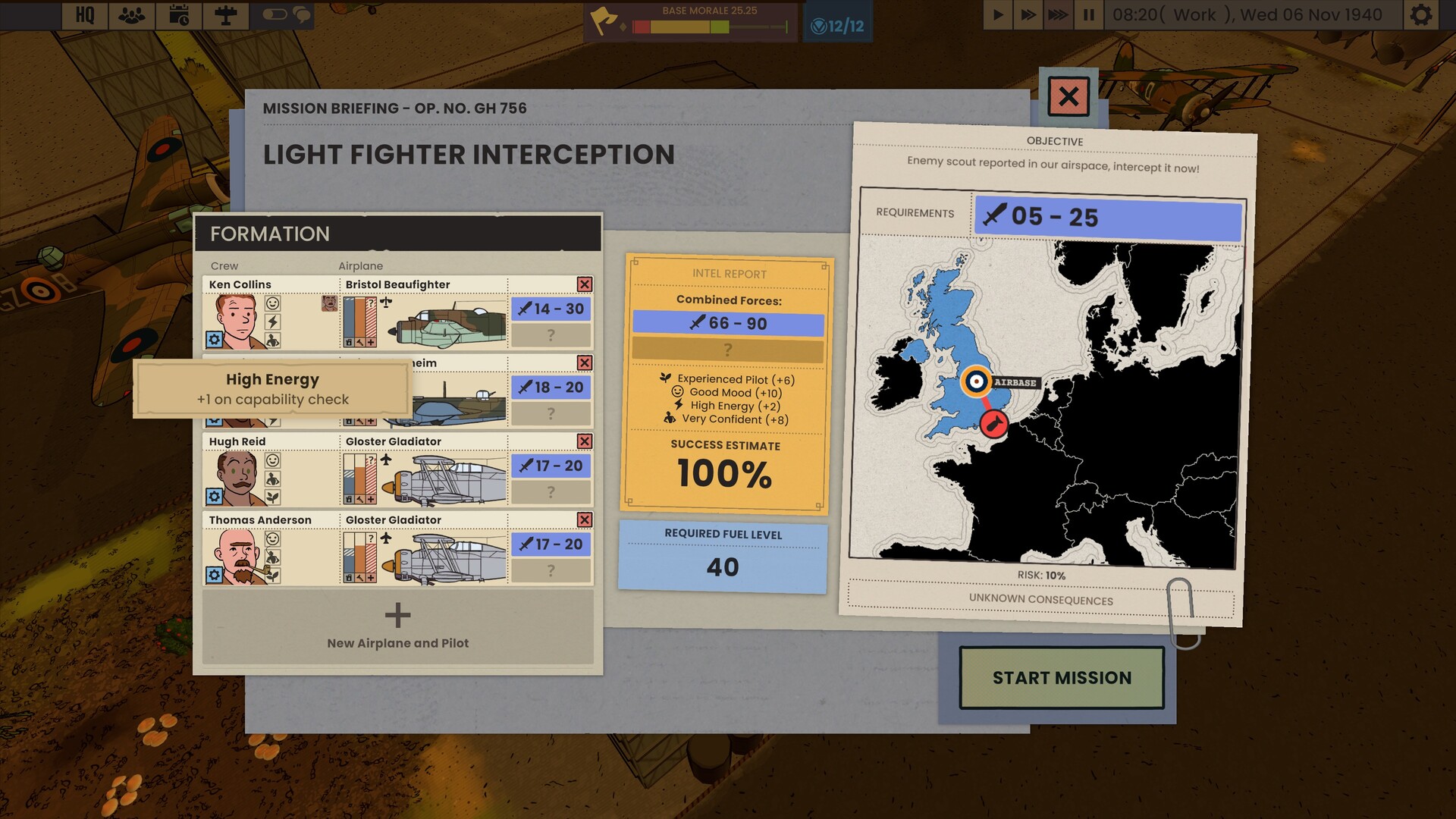Select Thomas Anderson's Gloster Gladiator airplane

pos(444,558)
